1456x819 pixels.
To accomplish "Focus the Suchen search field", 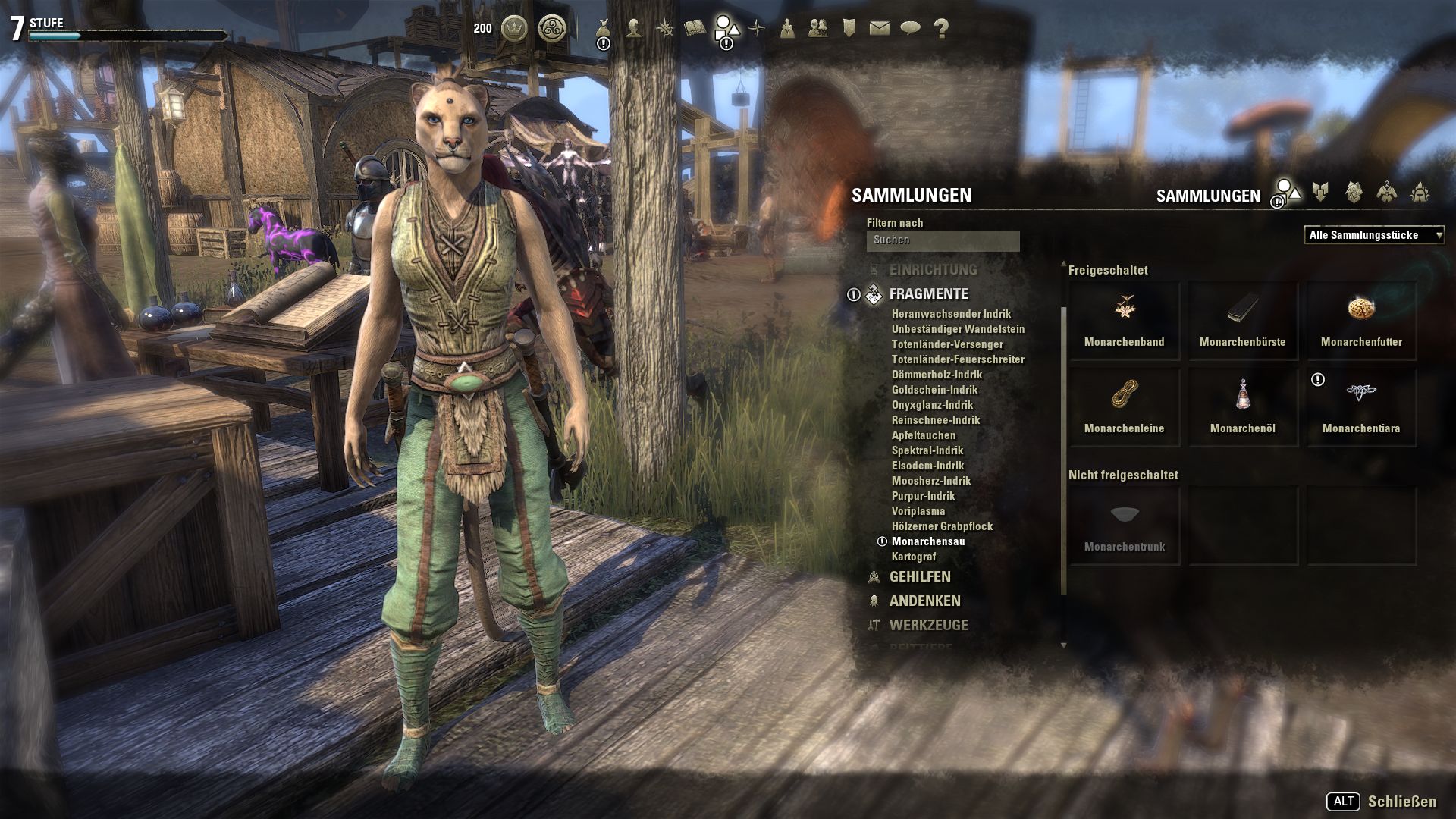I will coord(943,240).
